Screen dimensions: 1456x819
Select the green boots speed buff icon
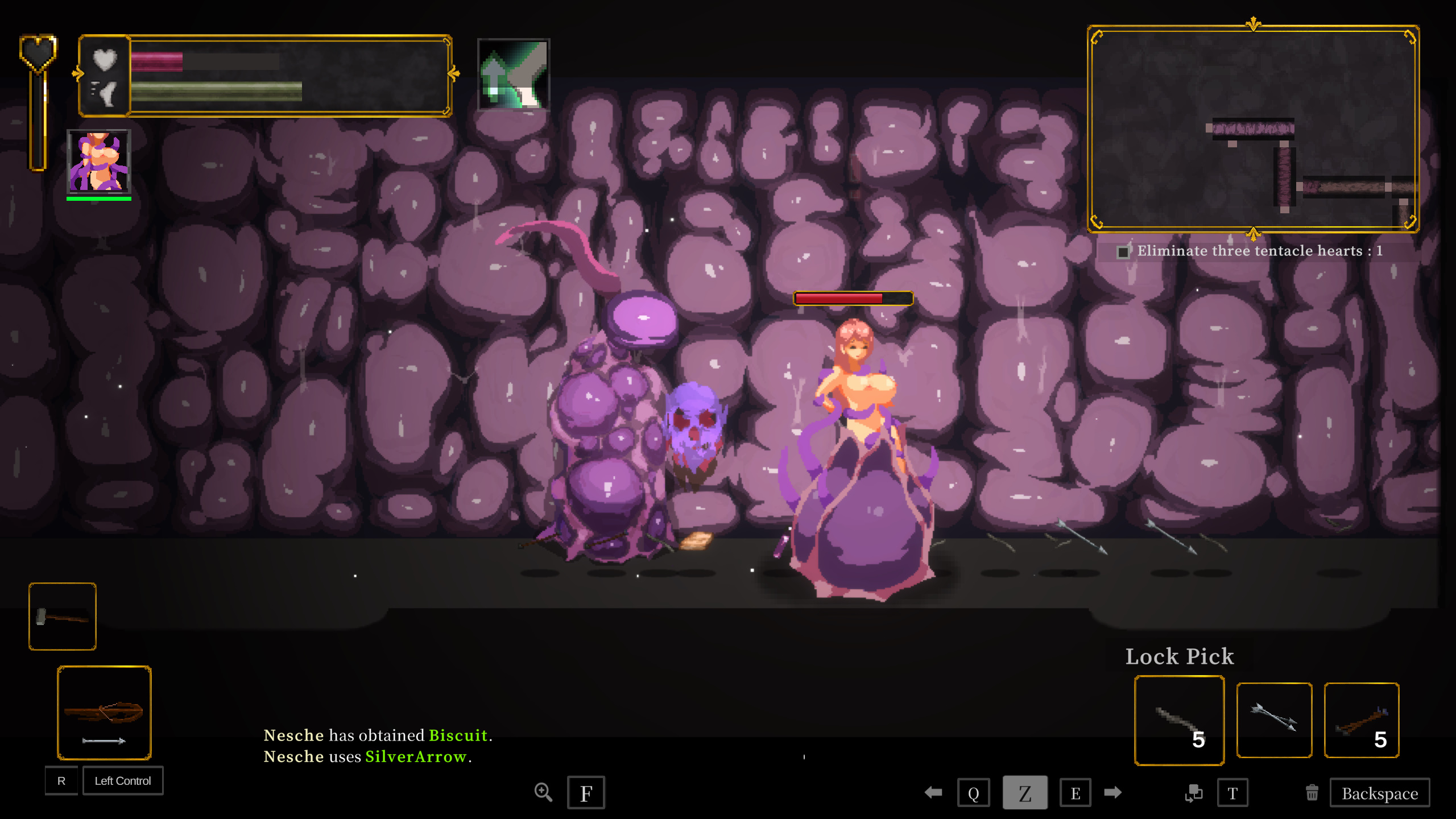(514, 76)
